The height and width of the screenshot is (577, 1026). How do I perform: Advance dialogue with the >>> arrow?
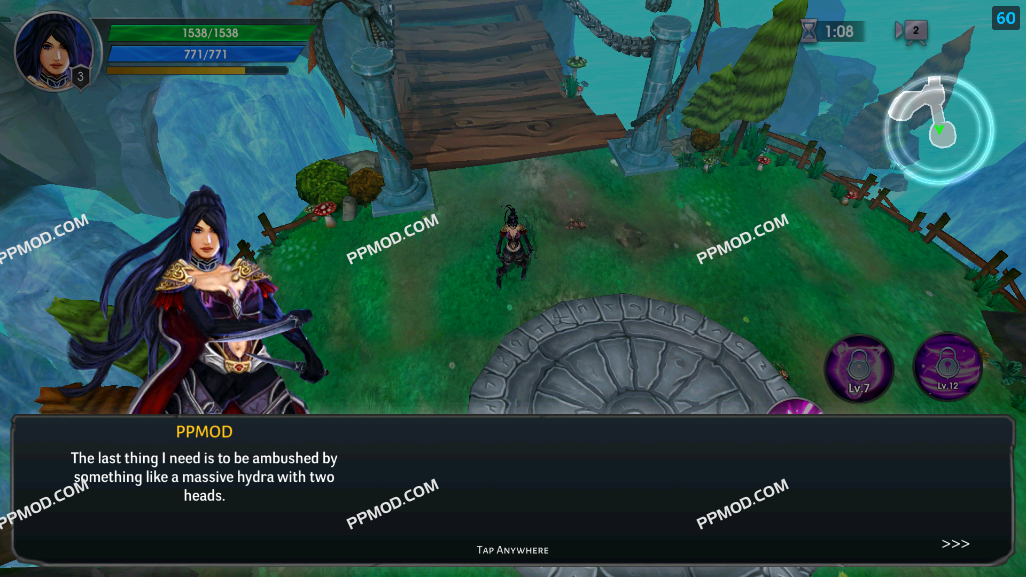[955, 544]
